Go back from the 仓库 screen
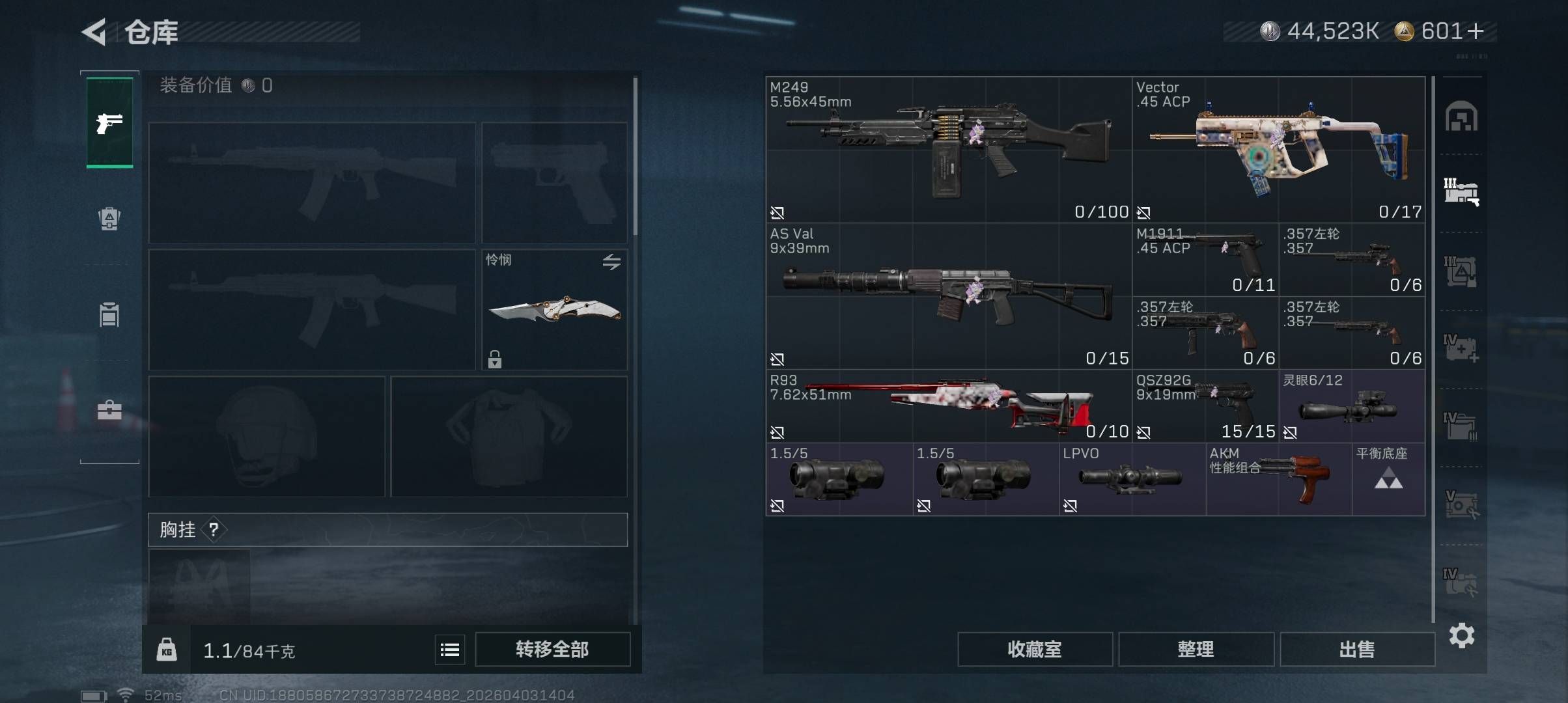 point(94,32)
